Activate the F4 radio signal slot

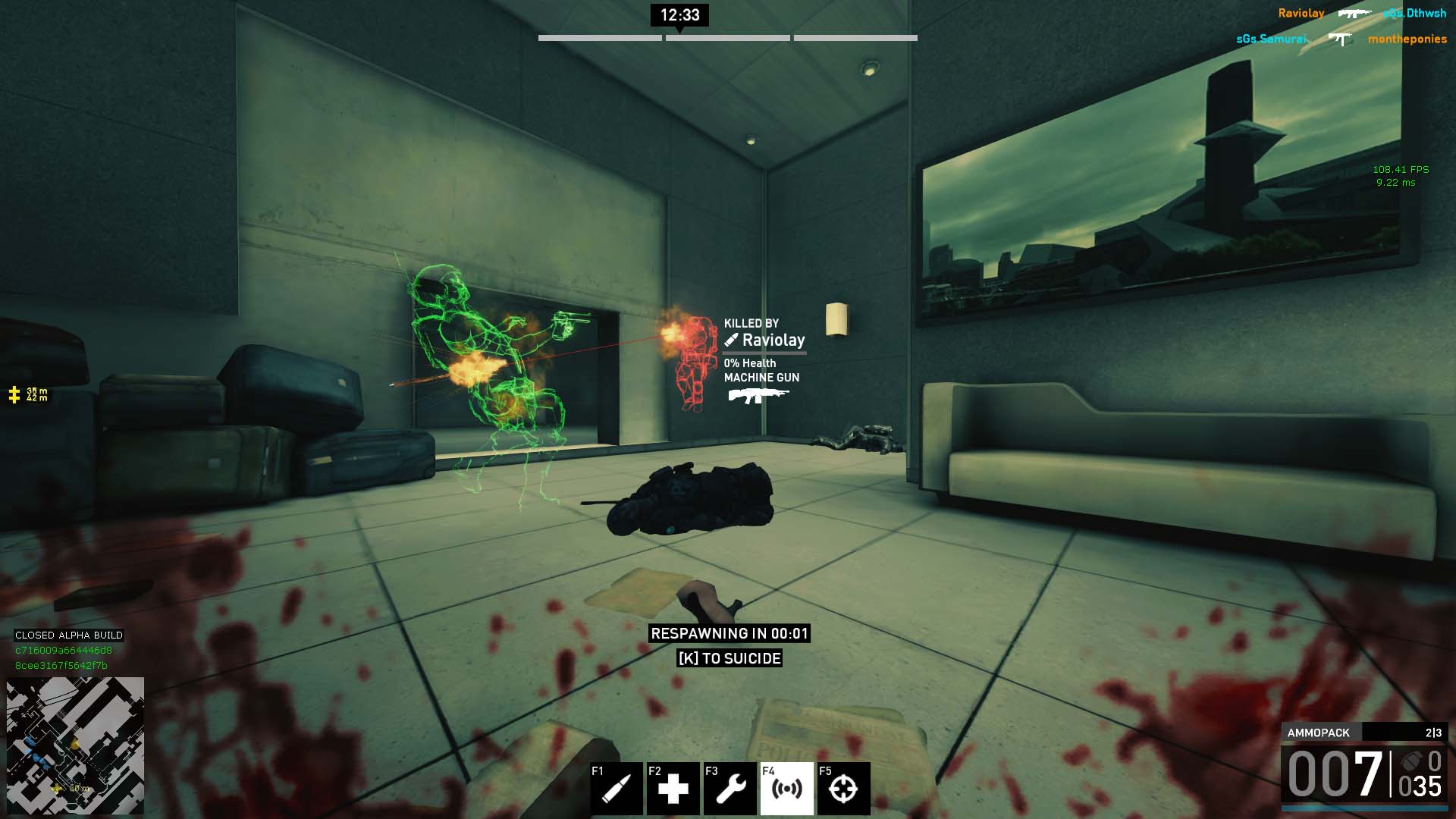786,788
